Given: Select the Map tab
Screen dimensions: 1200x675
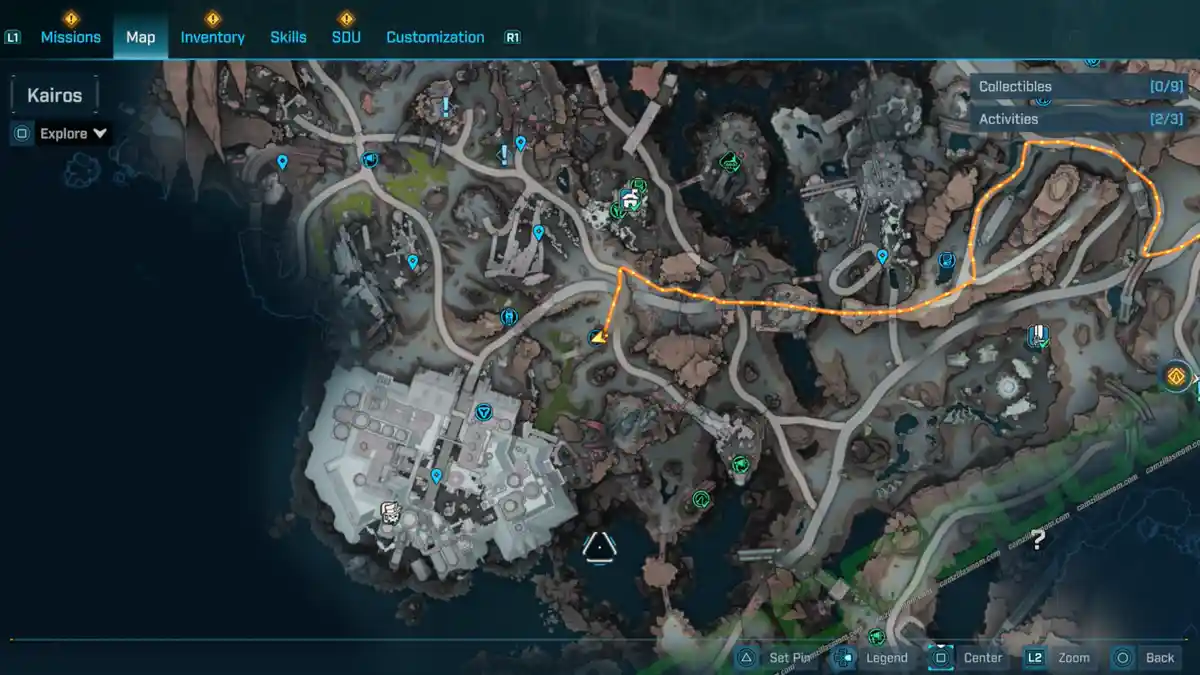Looking at the screenshot, I should point(140,37).
